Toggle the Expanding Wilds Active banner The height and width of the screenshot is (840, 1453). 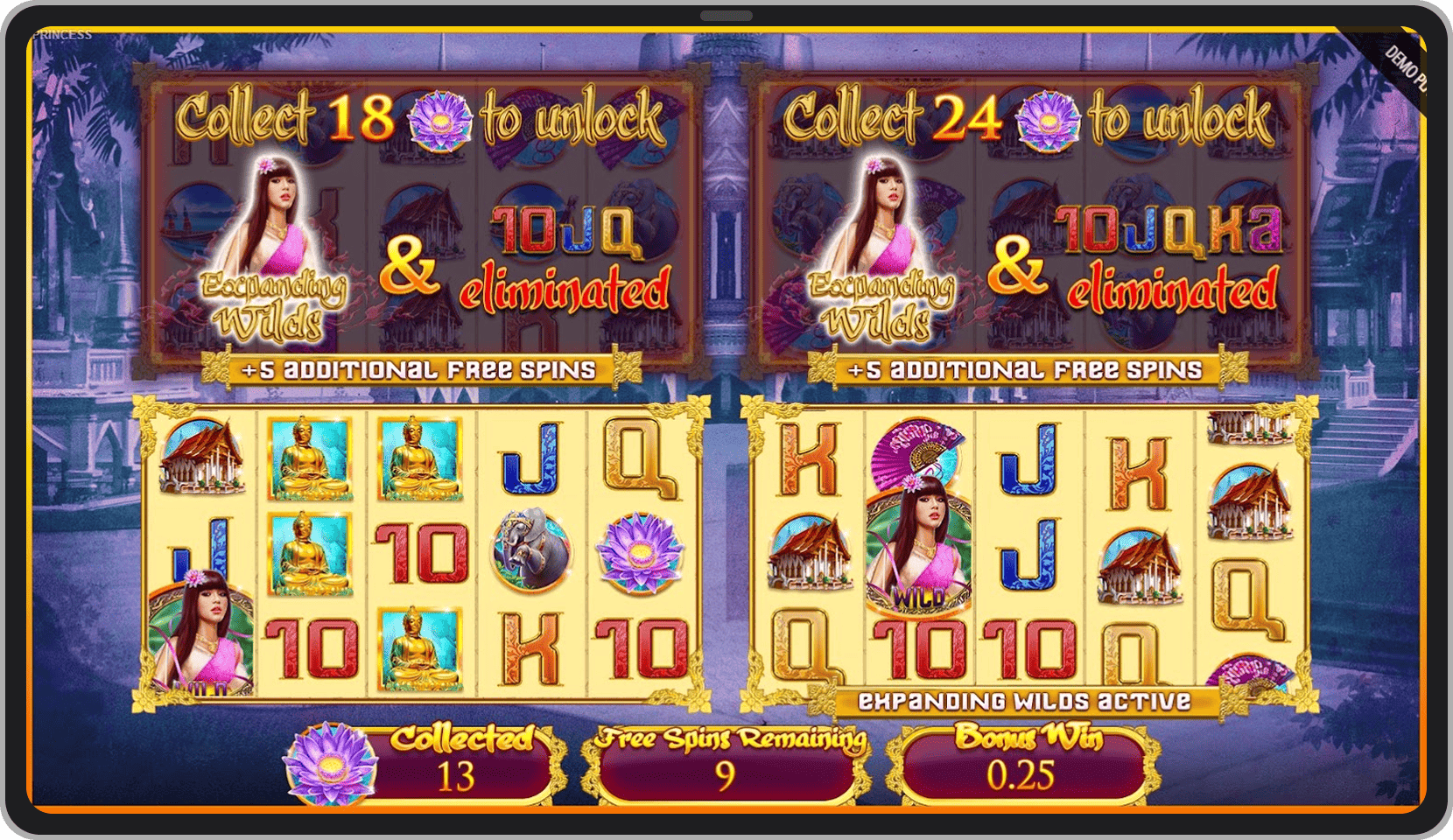(x=1020, y=700)
